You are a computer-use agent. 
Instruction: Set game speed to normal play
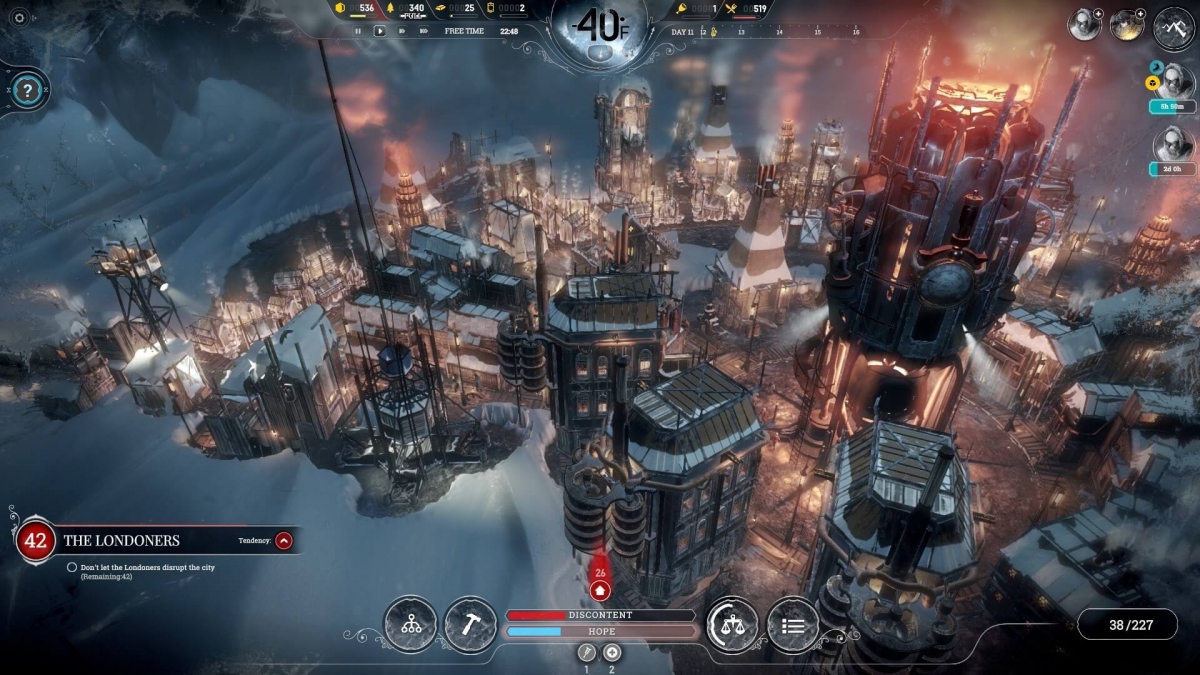coord(380,31)
